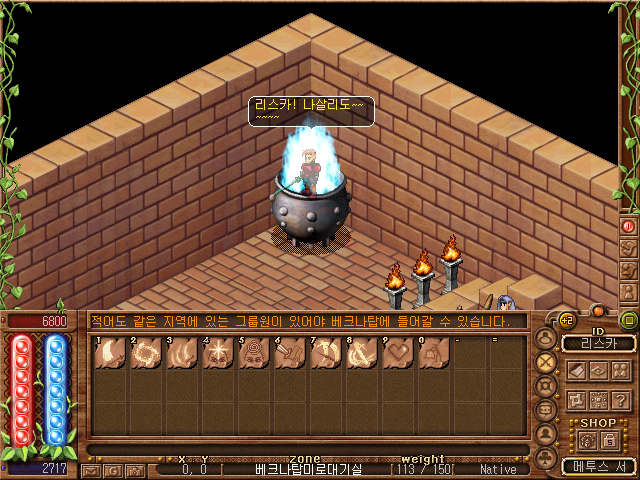Open the club-shaped round button

coord(546,458)
